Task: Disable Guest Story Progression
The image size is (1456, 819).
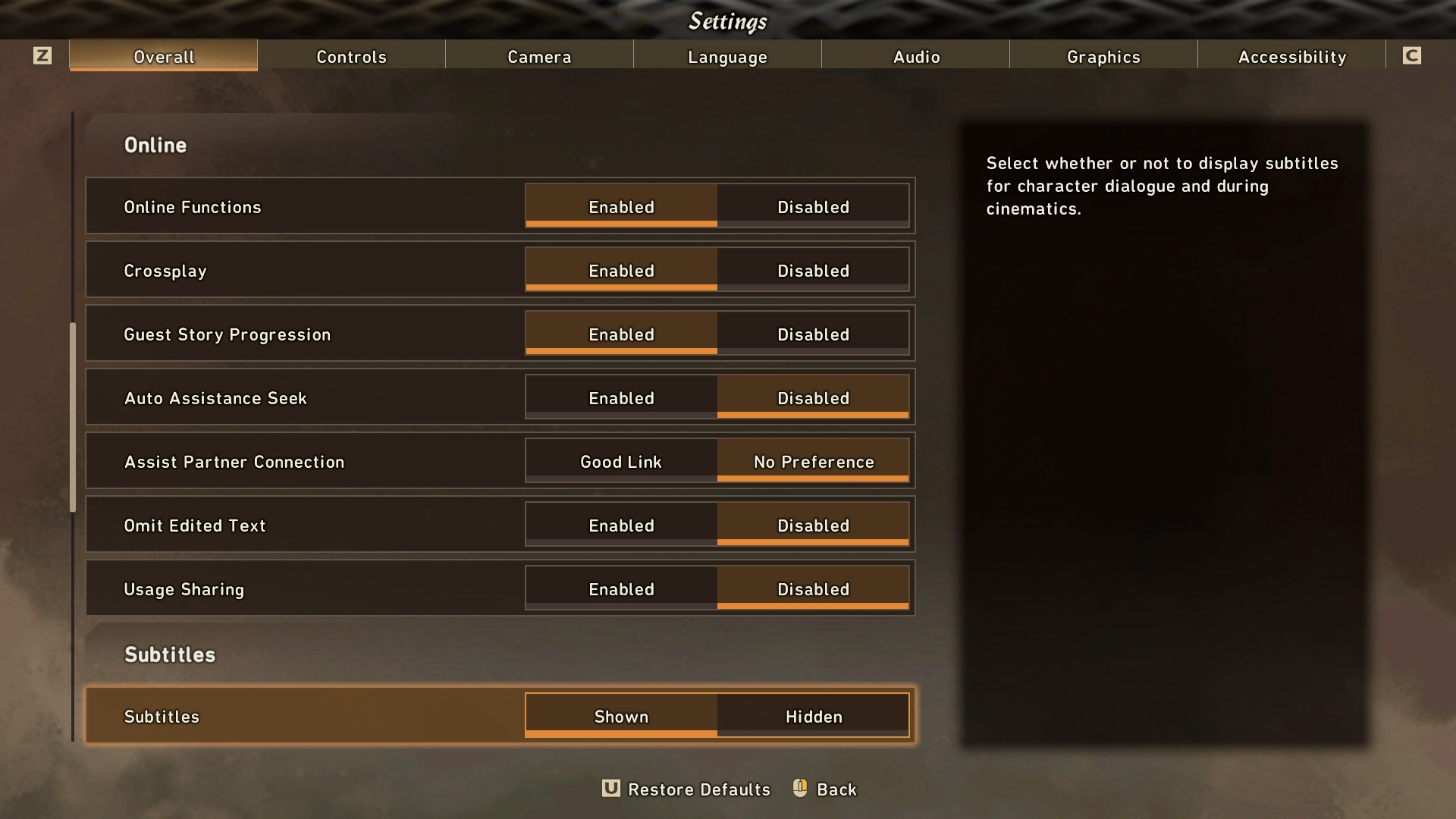Action: tap(812, 334)
